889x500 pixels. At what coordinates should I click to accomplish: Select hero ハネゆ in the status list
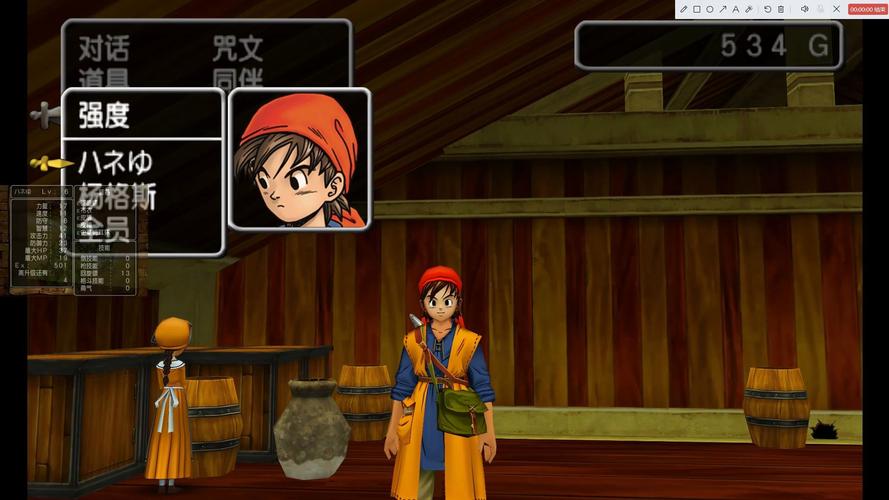point(115,162)
